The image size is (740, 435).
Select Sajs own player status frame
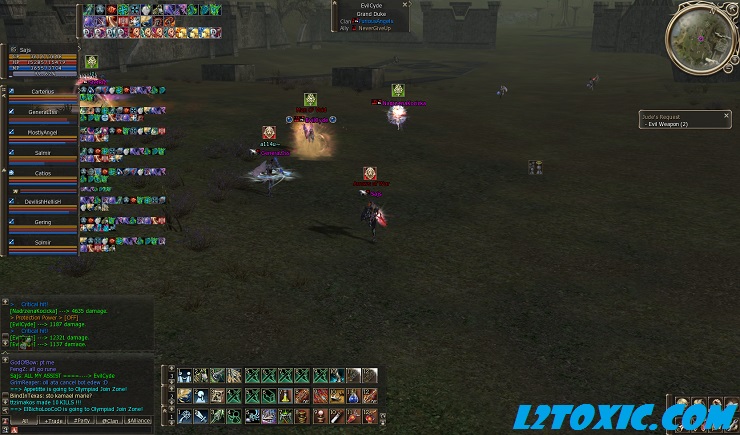pos(42,61)
